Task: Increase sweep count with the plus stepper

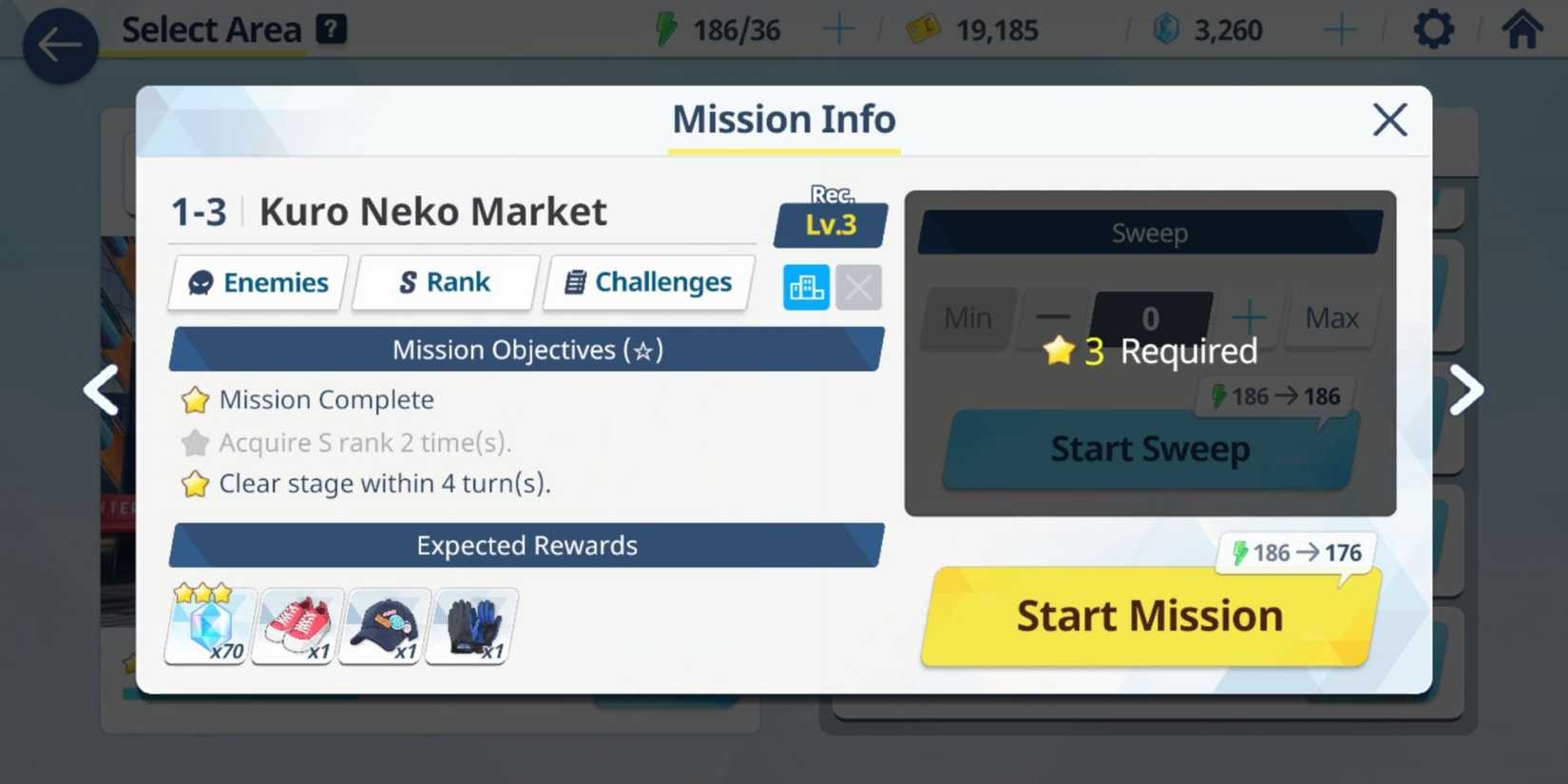Action: coord(1251,318)
